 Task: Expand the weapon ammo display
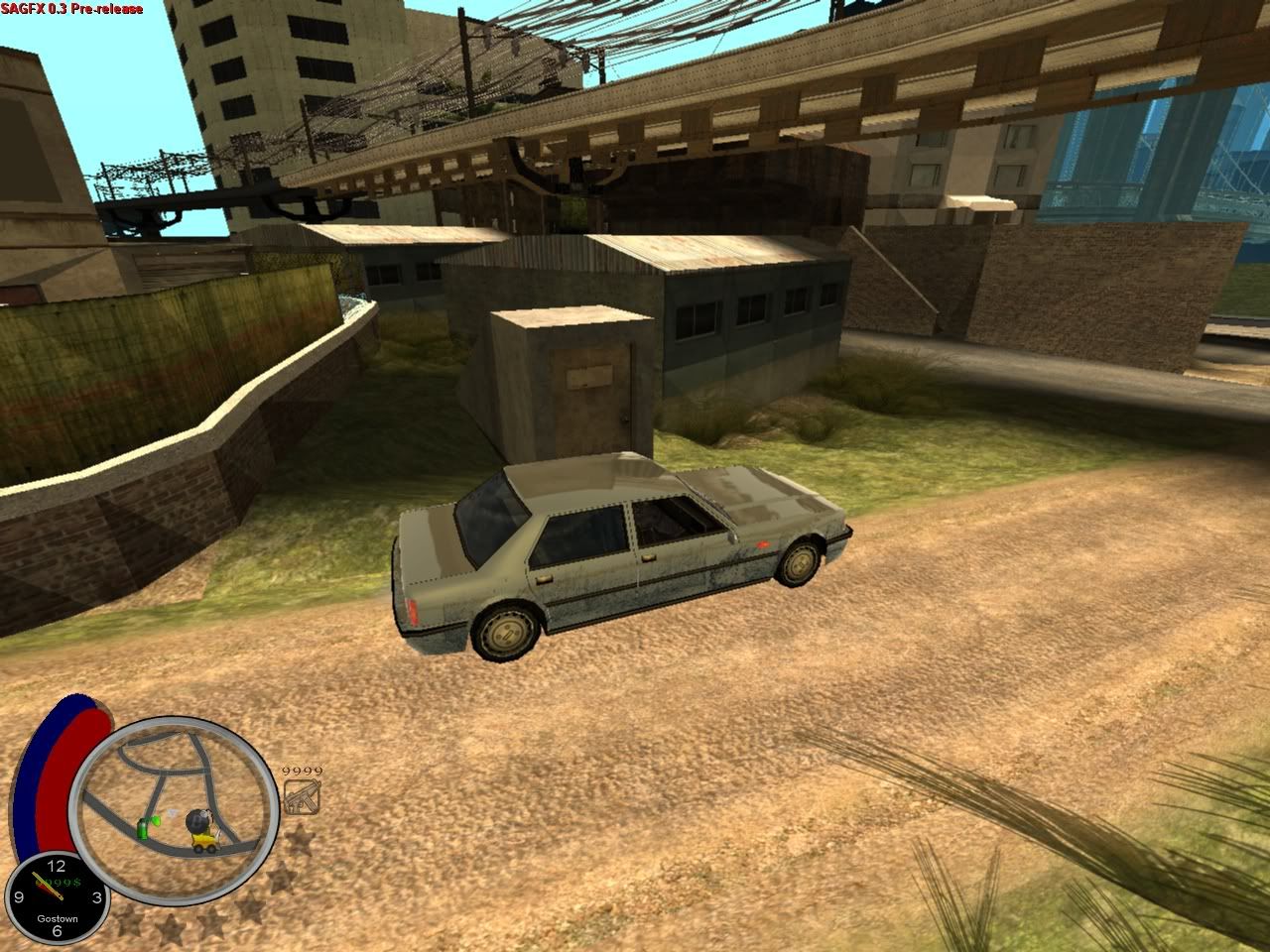point(301,771)
